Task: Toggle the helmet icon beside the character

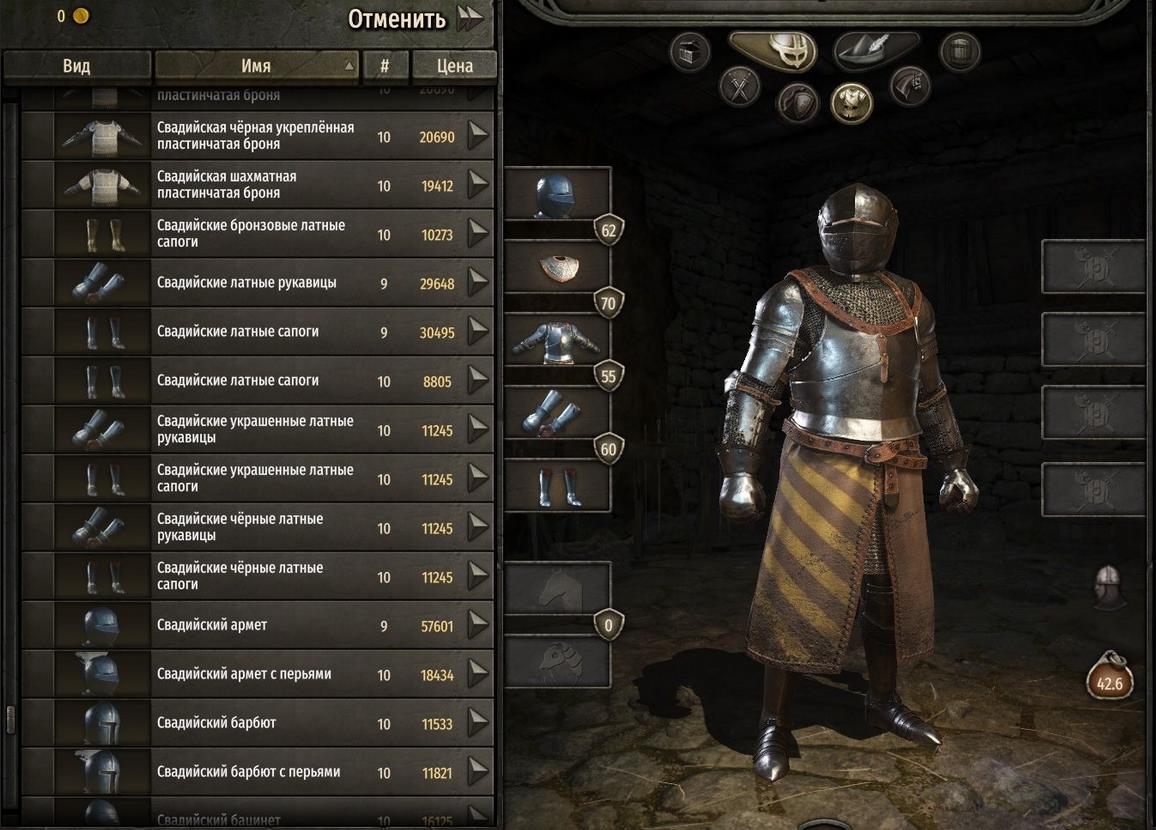Action: (x=1107, y=586)
